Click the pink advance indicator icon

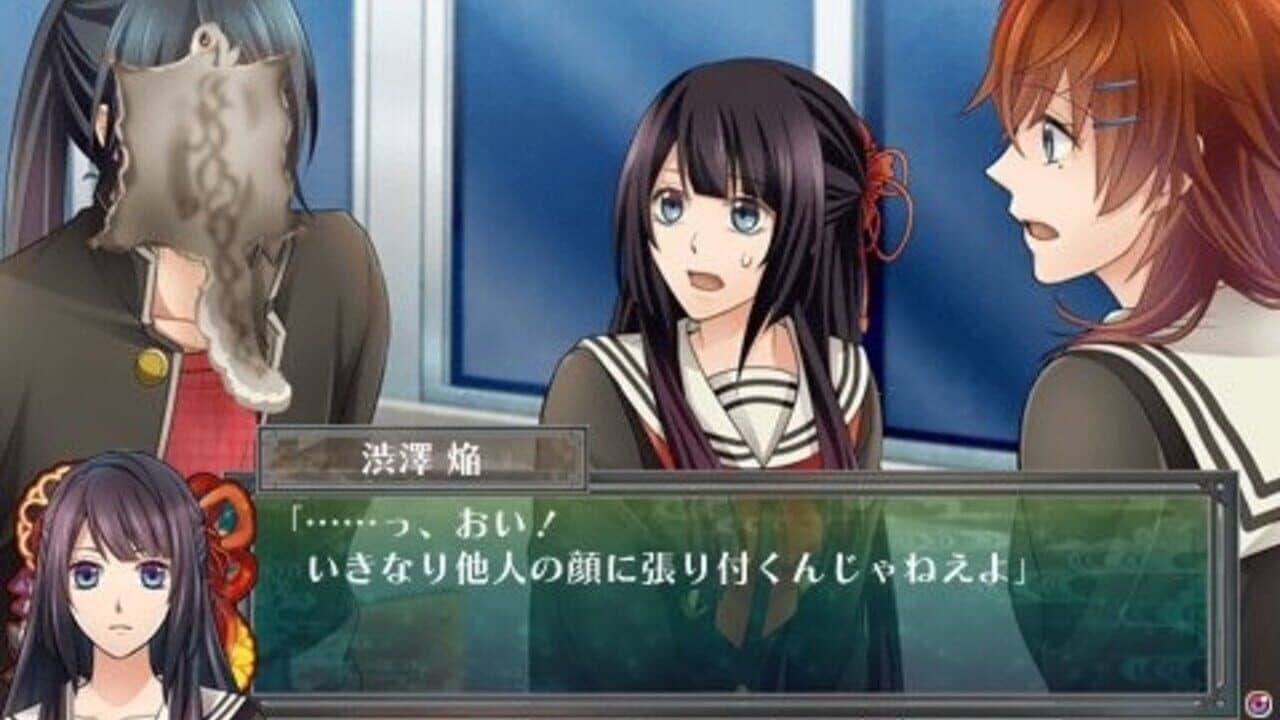click(x=1258, y=703)
